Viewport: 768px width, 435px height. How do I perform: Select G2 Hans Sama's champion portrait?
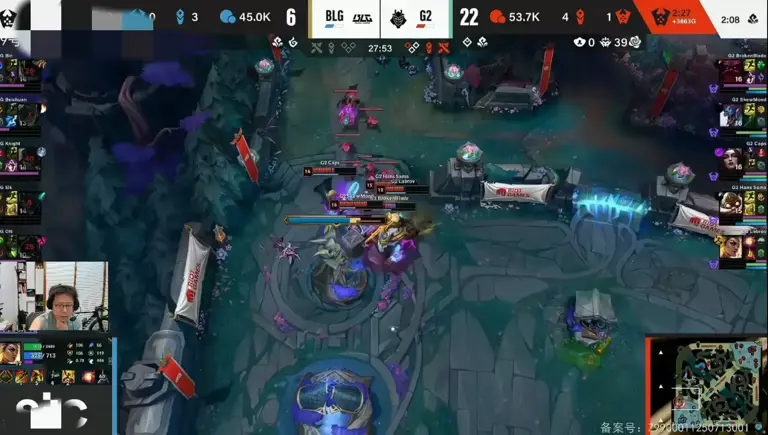point(731,202)
